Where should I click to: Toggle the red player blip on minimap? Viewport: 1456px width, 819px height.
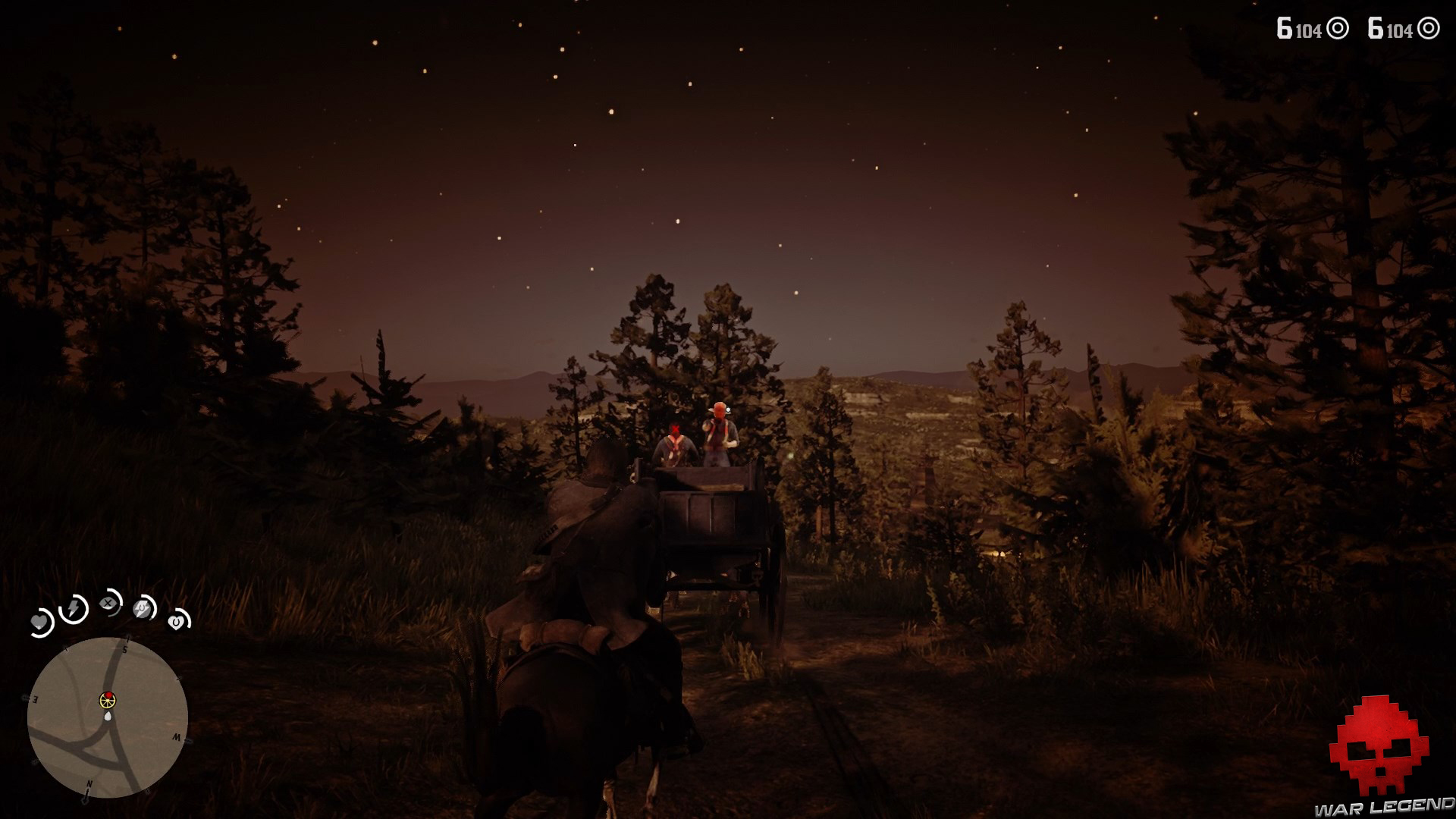tap(109, 695)
